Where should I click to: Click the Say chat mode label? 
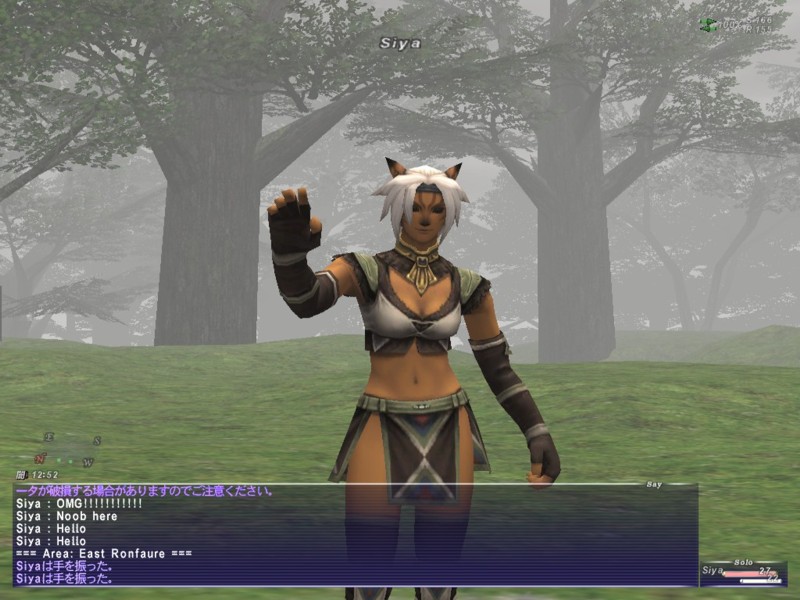[654, 484]
